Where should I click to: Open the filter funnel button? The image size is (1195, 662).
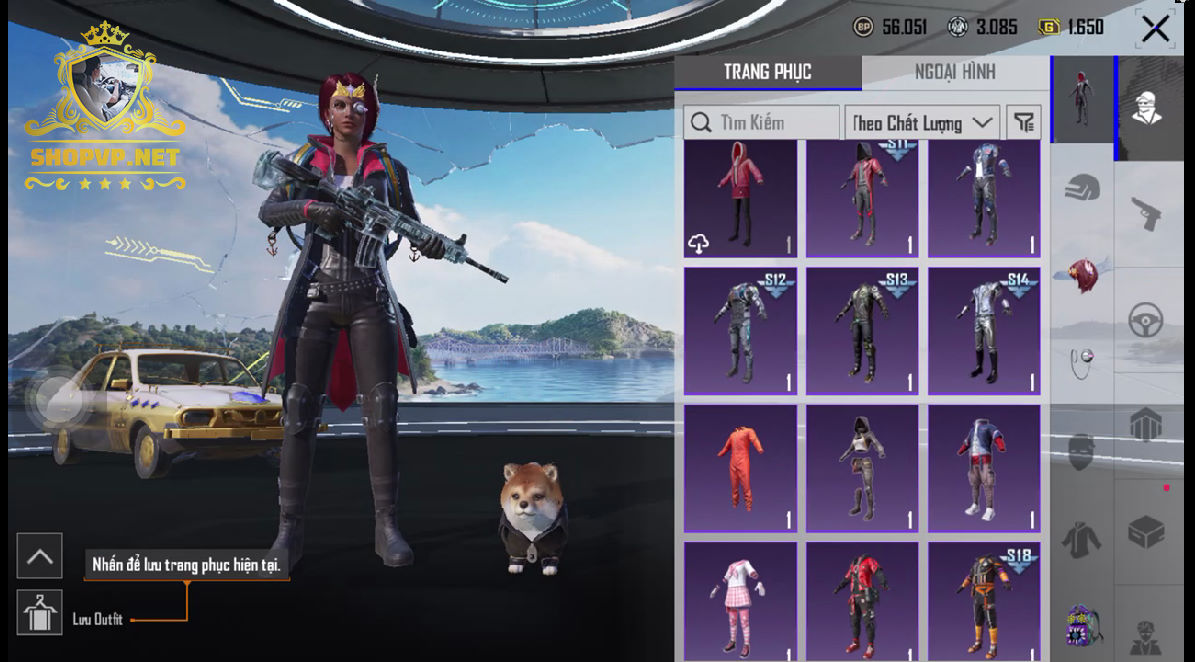click(x=1024, y=123)
